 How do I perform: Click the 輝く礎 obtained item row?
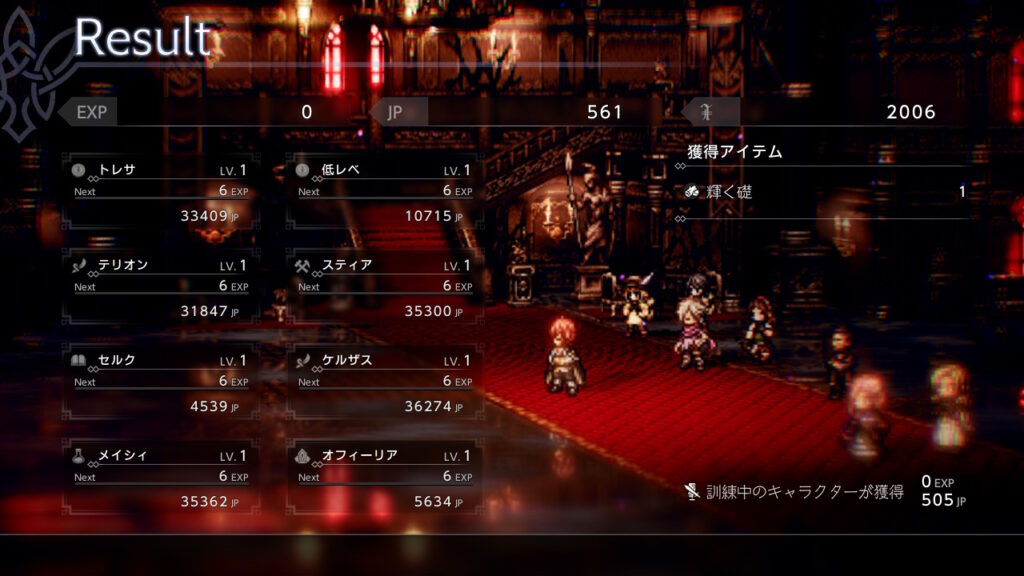[824, 192]
